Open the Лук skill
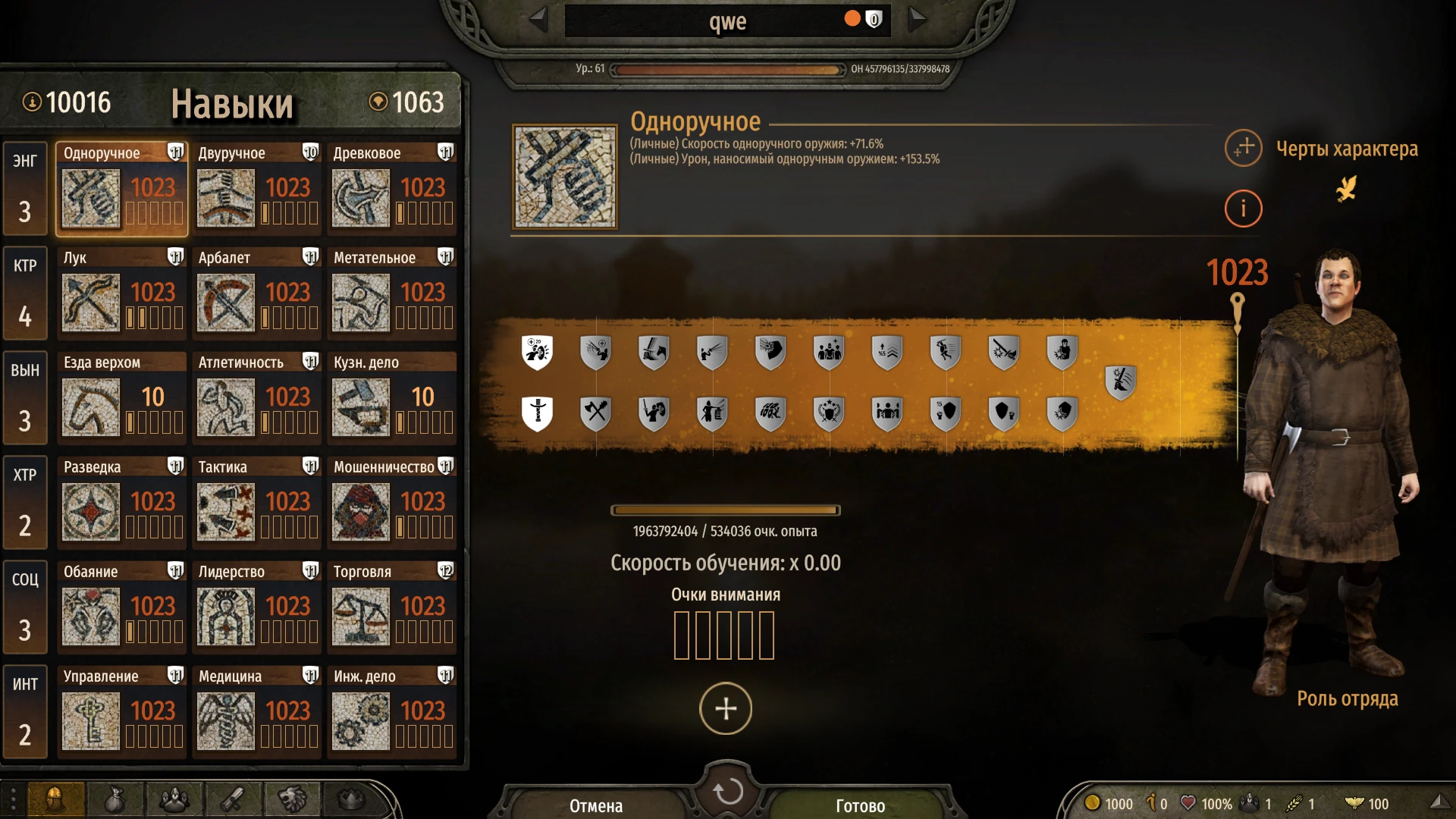 [89, 303]
